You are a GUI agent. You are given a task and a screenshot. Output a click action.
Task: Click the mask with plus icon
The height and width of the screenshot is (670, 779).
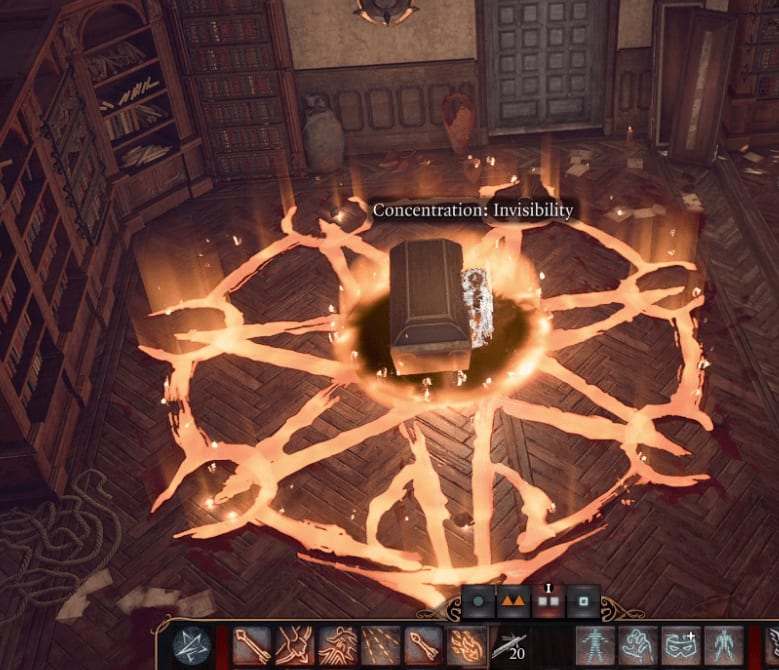[x=683, y=646]
